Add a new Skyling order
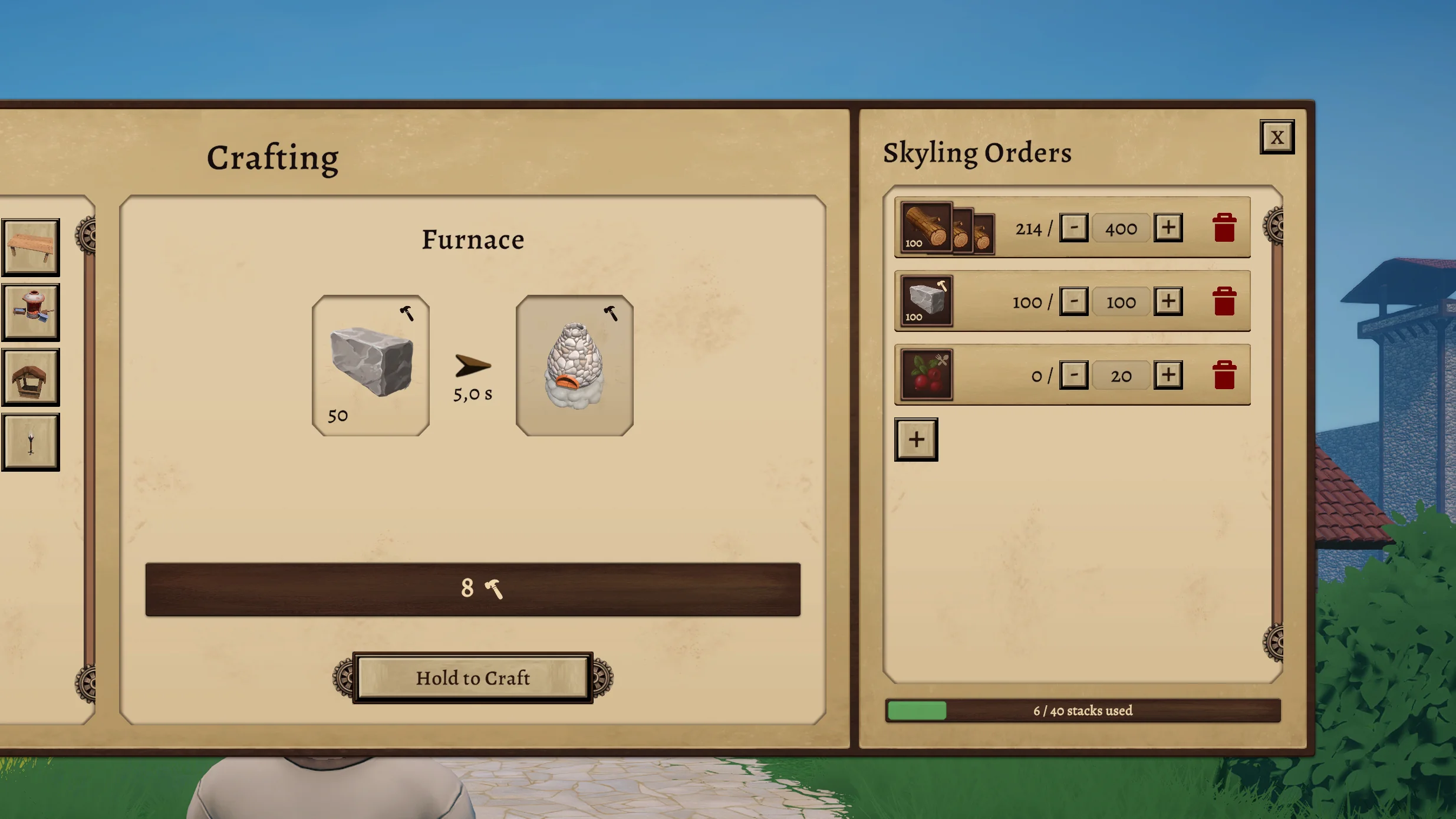This screenshot has width=1456, height=819. (916, 440)
